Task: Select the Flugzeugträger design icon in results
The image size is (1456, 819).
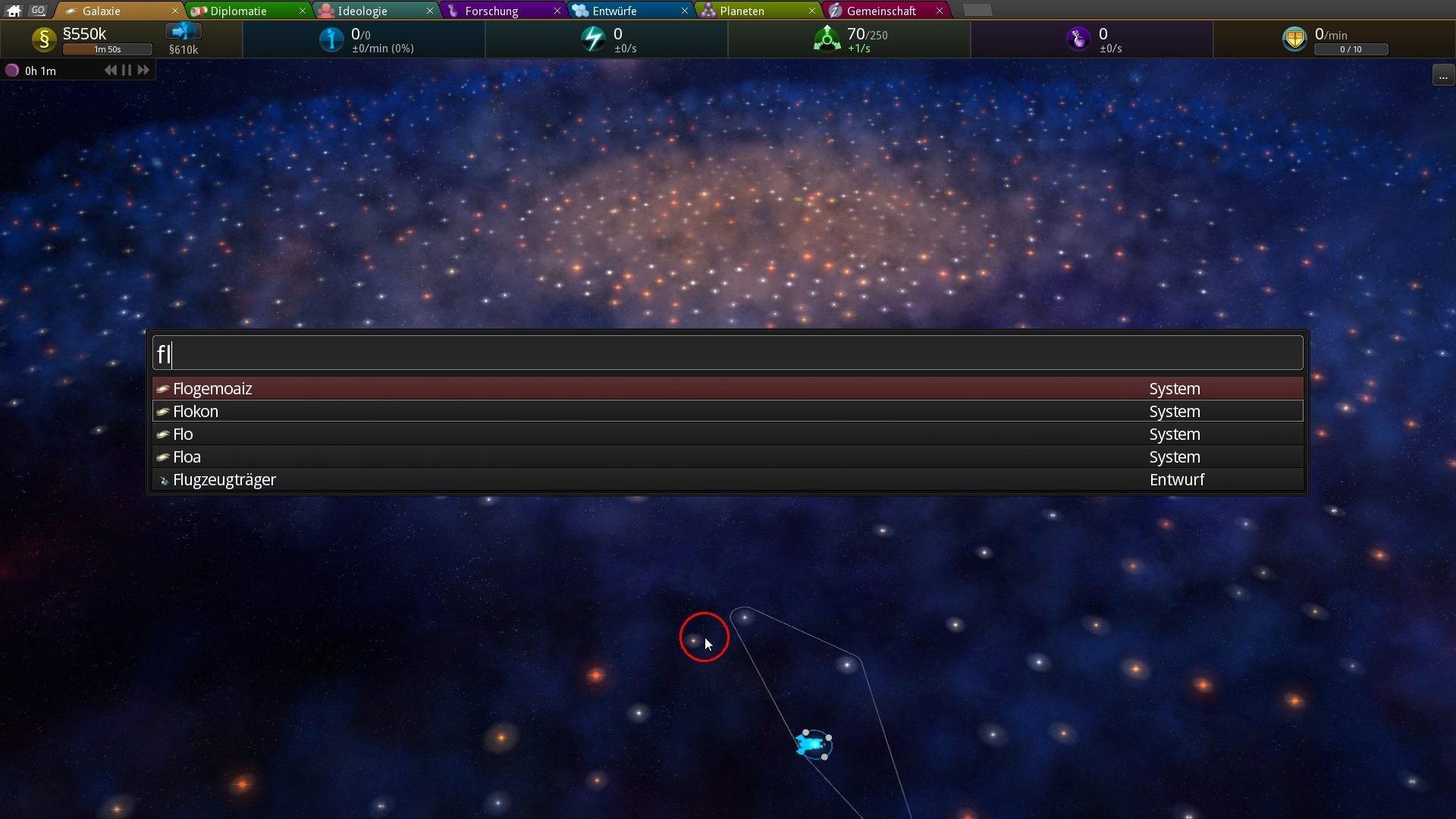Action: pos(164,479)
